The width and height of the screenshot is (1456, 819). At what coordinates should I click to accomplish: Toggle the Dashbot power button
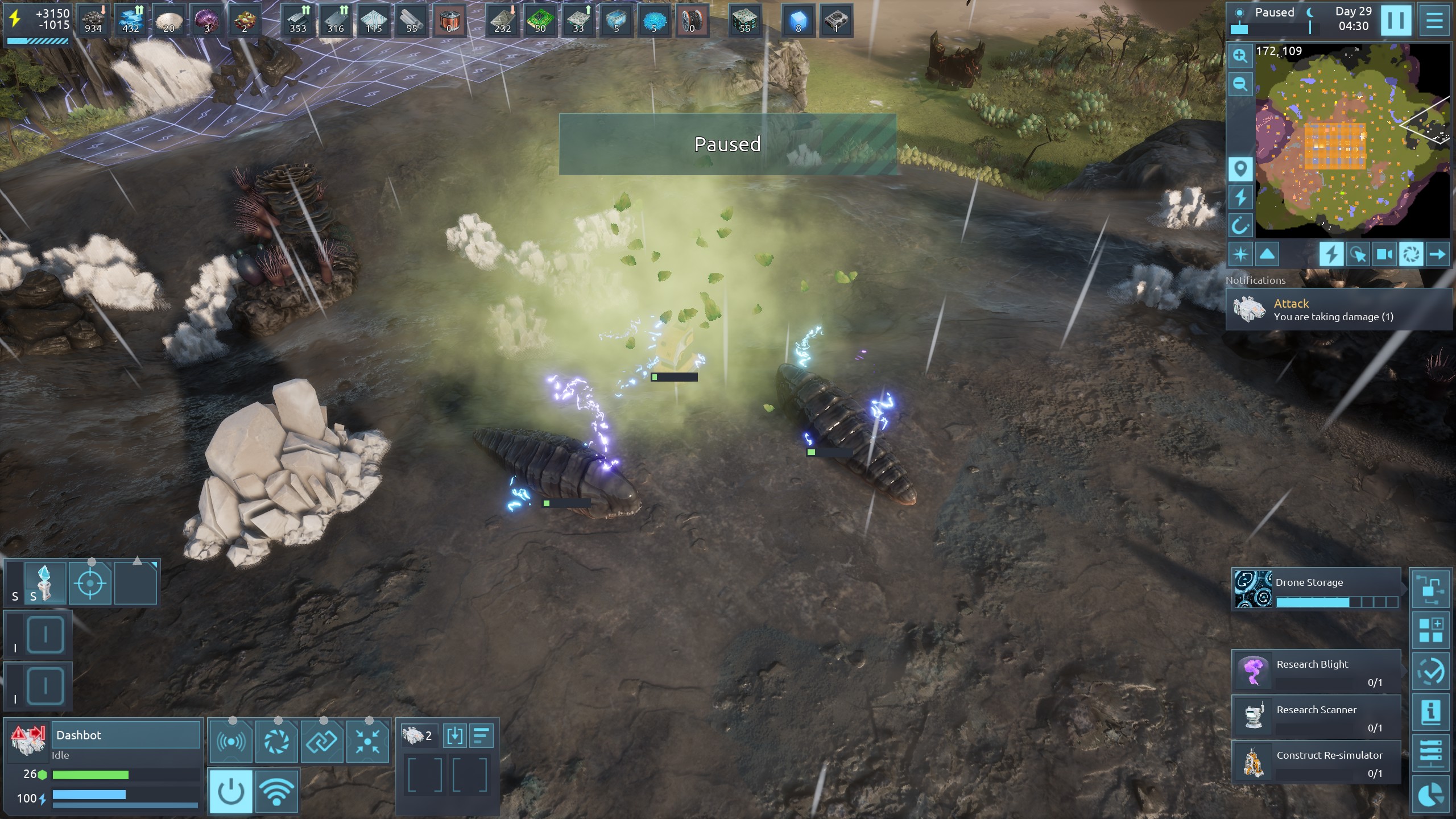tap(231, 791)
